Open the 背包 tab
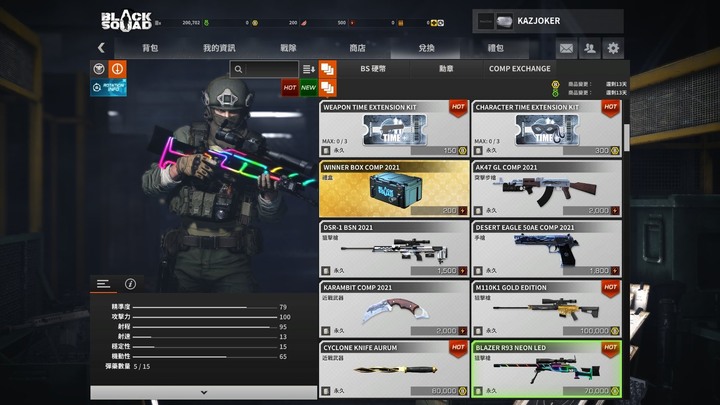This screenshot has height=405, width=720. pyautogui.click(x=150, y=47)
